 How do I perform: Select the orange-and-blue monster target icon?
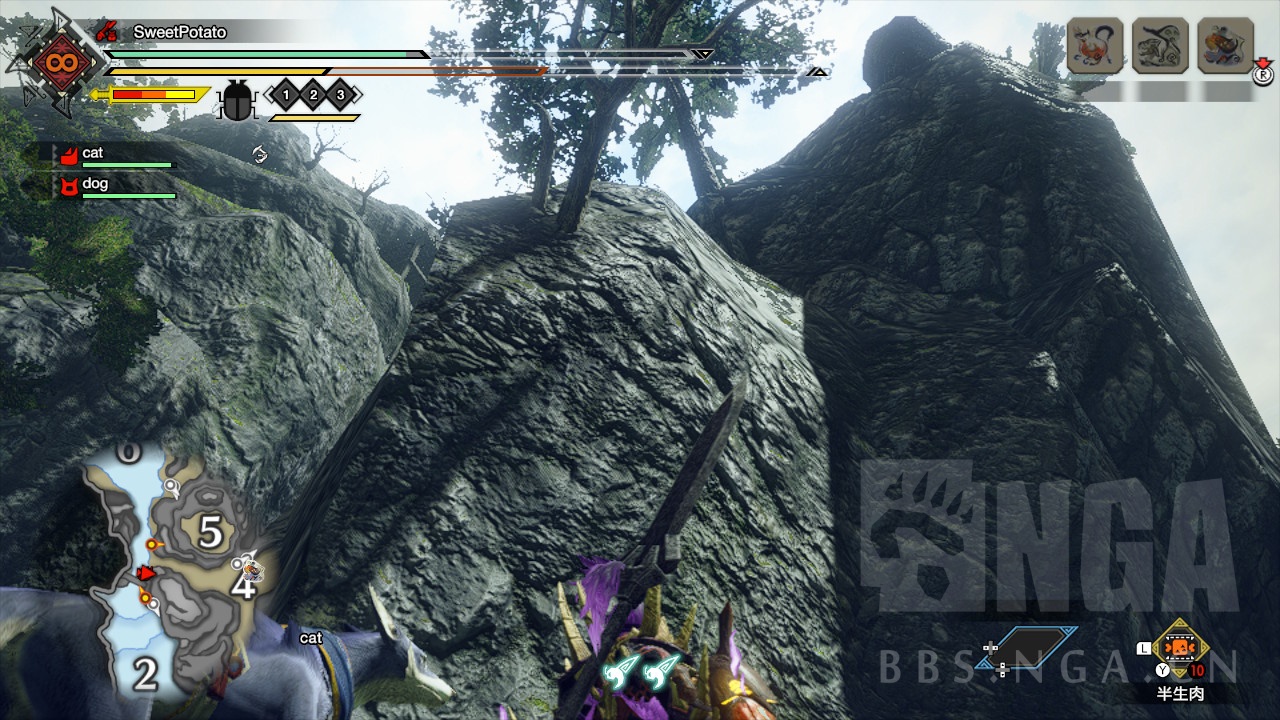tap(1226, 46)
